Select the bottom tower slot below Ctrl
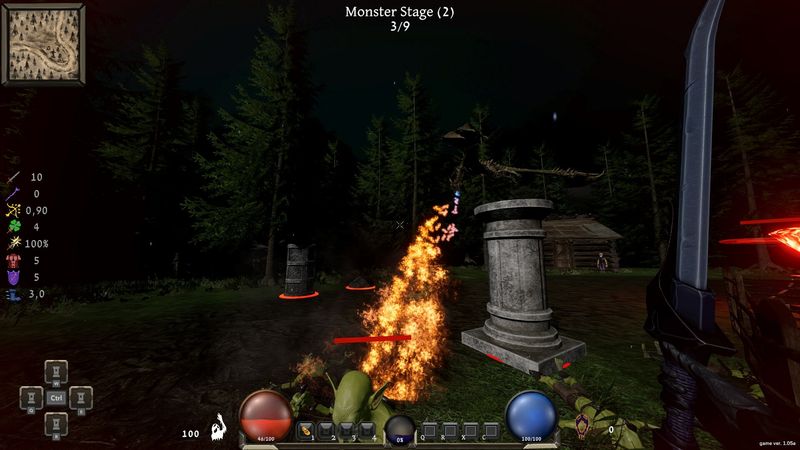This screenshot has width=800, height=450. point(57,422)
